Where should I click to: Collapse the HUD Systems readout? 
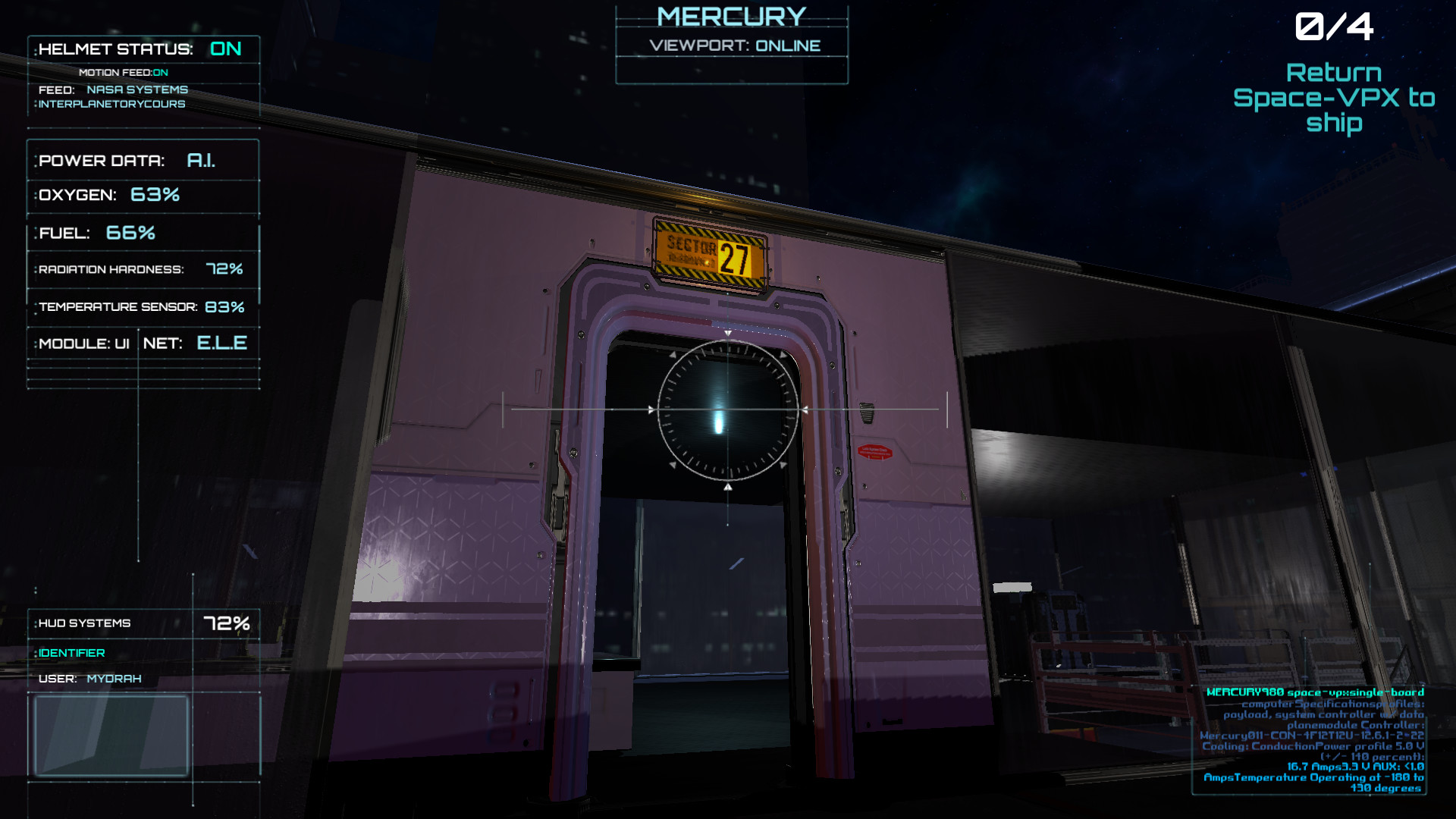pos(143,623)
